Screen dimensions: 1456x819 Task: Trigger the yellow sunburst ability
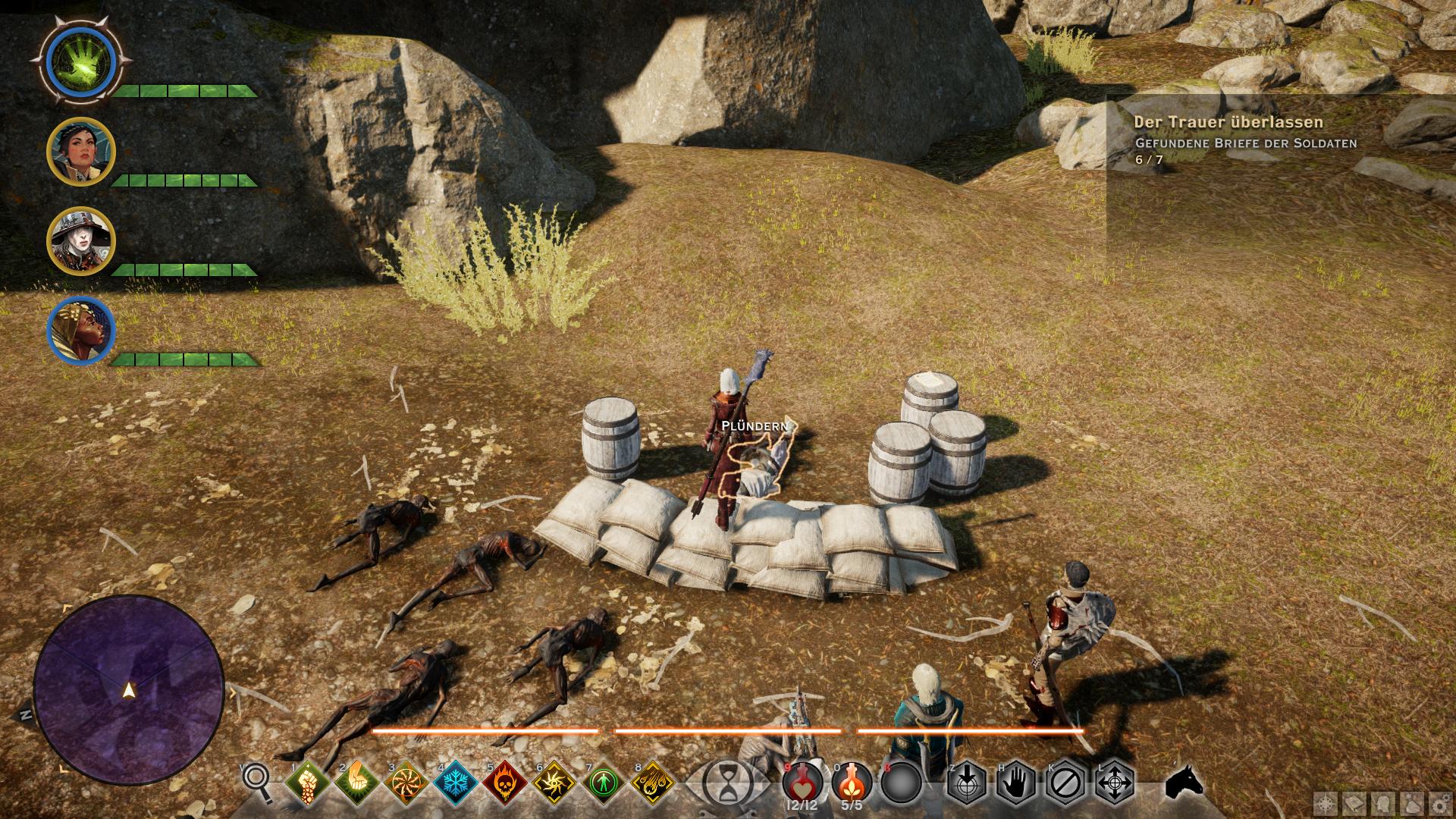(554, 782)
